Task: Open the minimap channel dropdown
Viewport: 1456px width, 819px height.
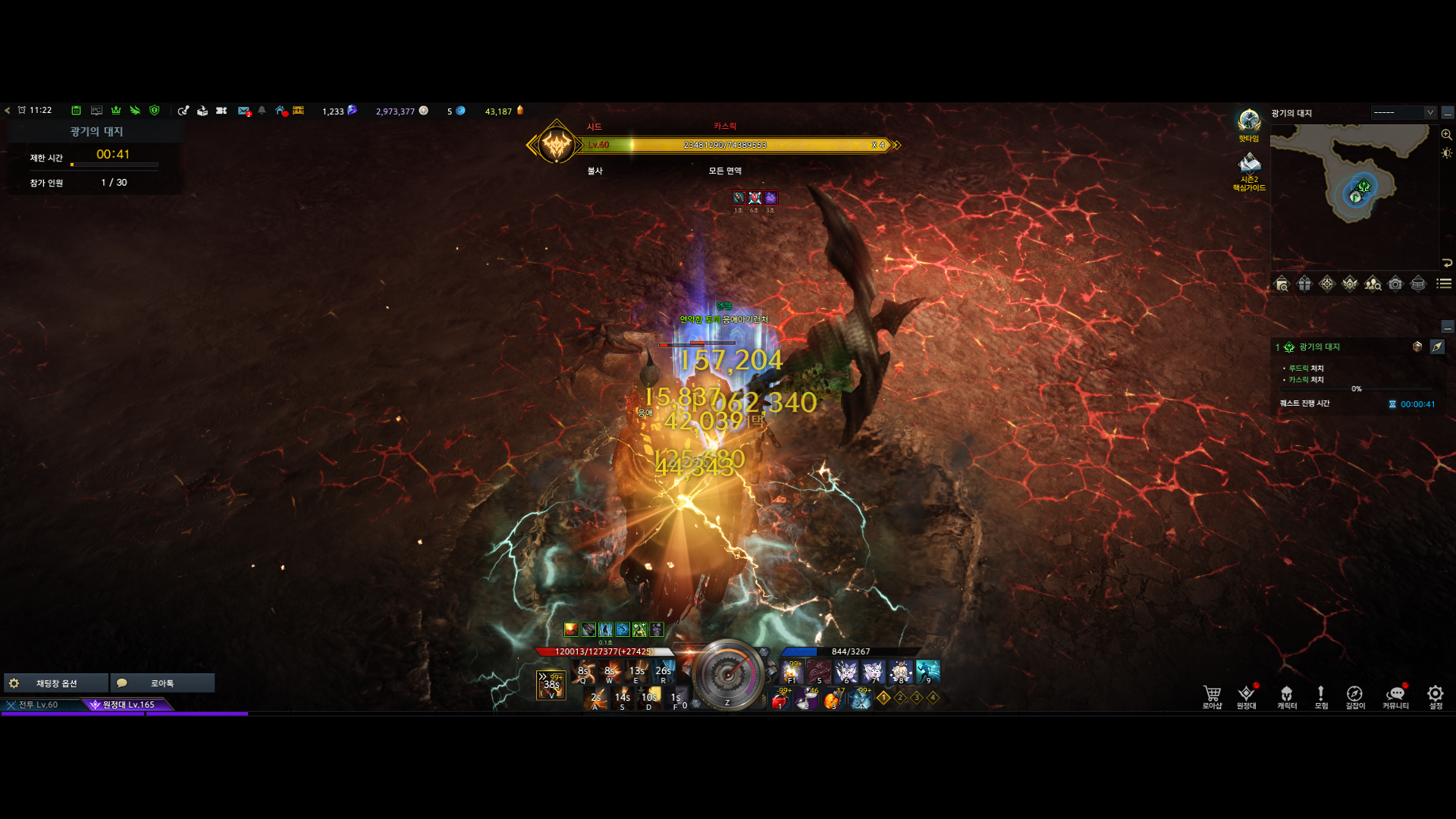Action: pos(1430,112)
